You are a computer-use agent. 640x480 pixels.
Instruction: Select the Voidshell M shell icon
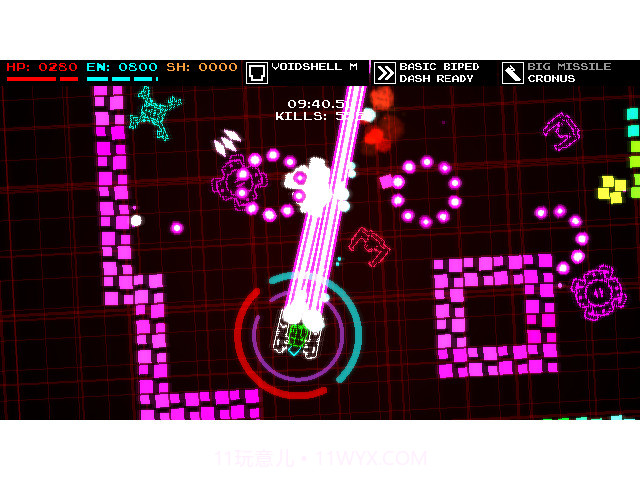257,73
